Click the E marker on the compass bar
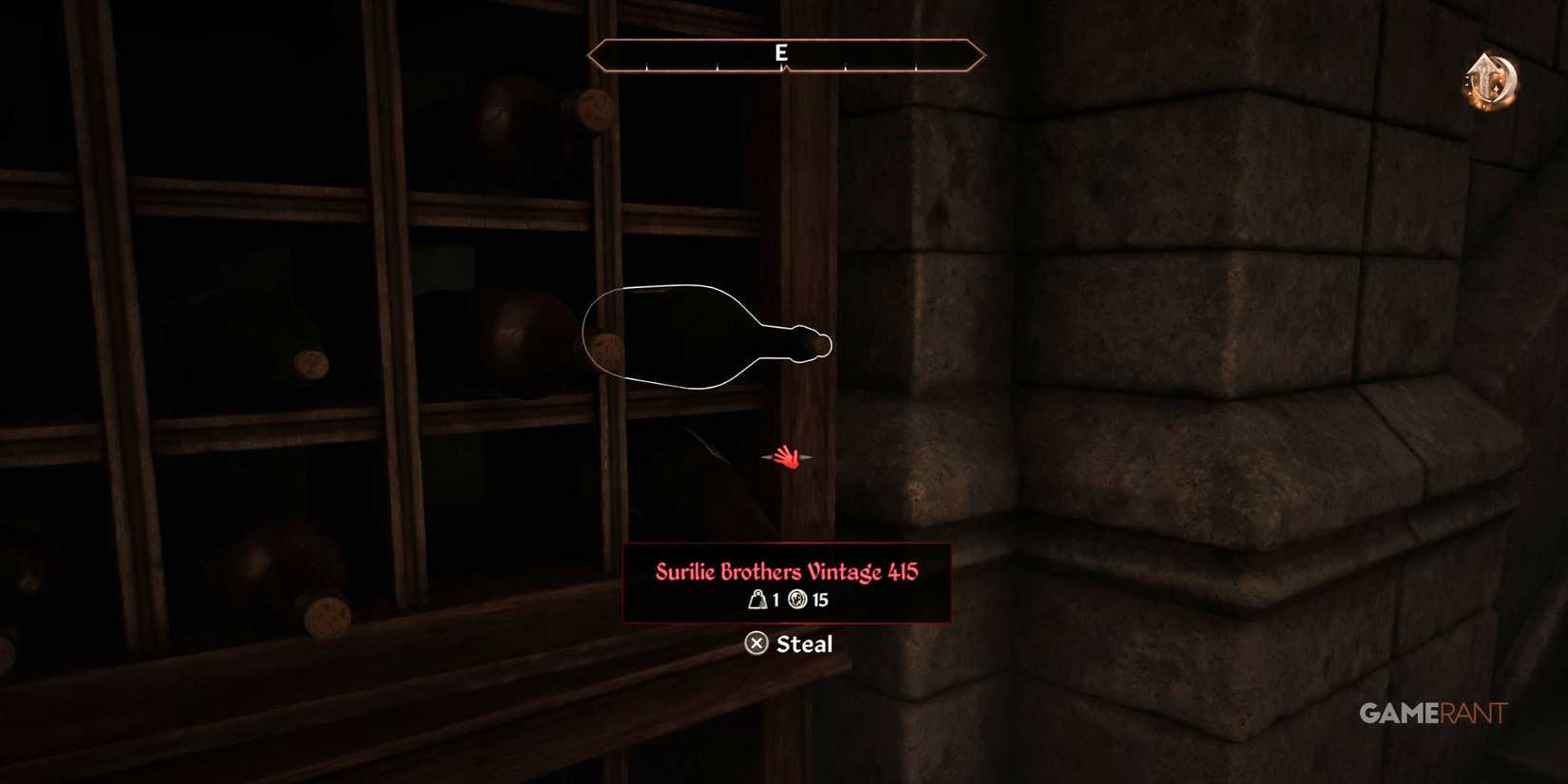This screenshot has width=1568, height=784. pos(783,53)
